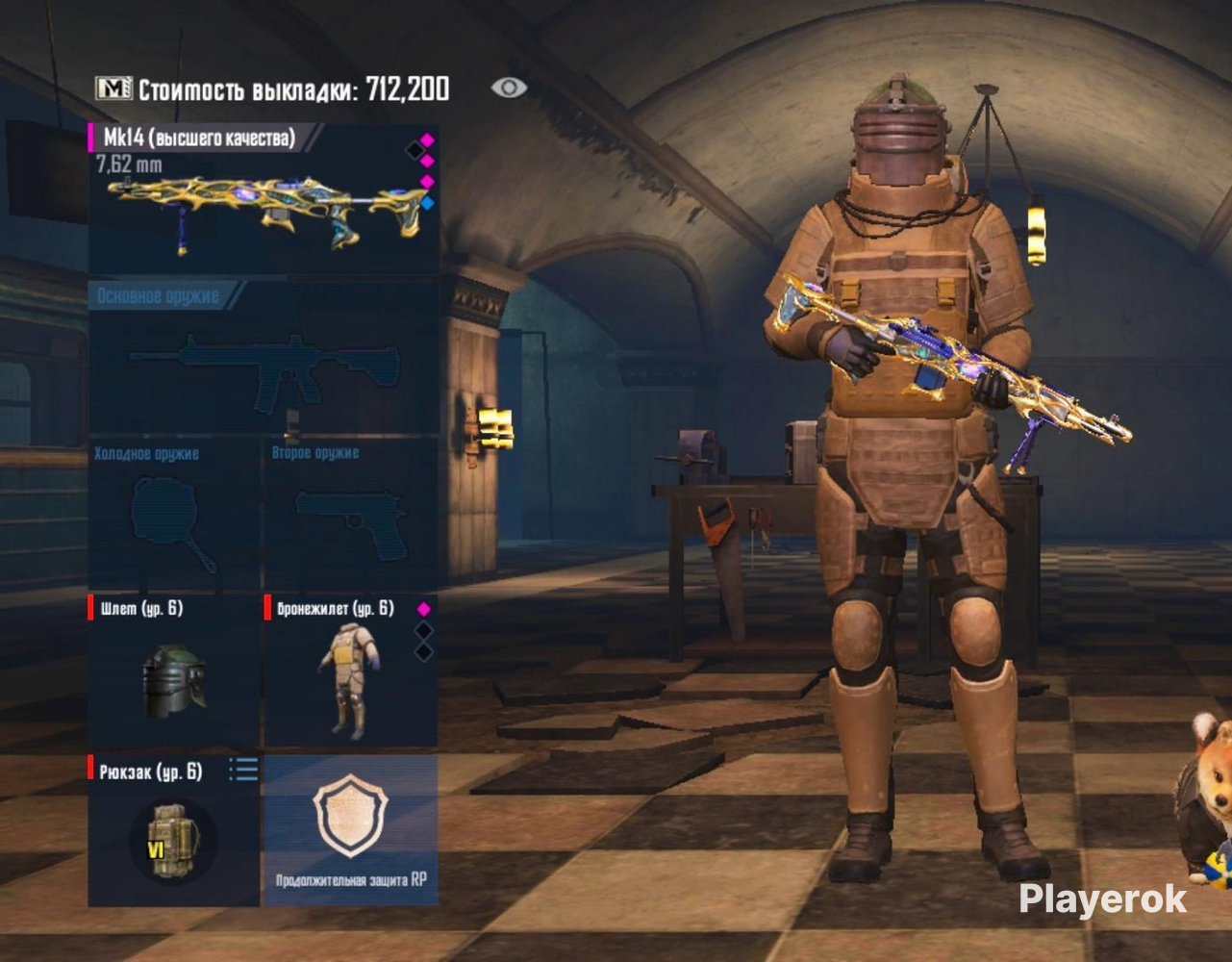This screenshot has width=1232, height=962.
Task: Choose the long-term RP protection shield
Action: tap(351, 829)
